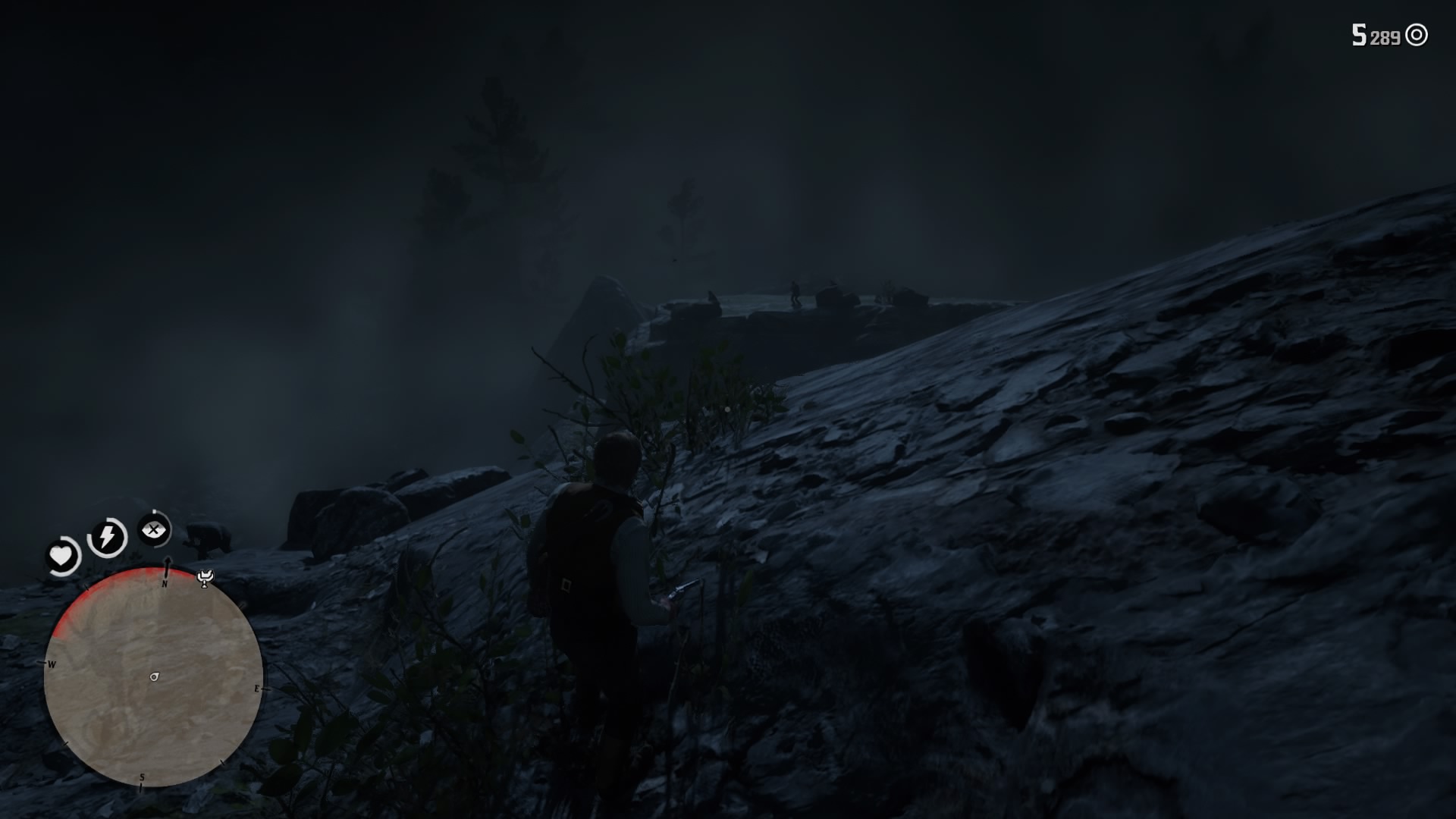
Task: Click the health core heart icon
Action: [x=62, y=556]
